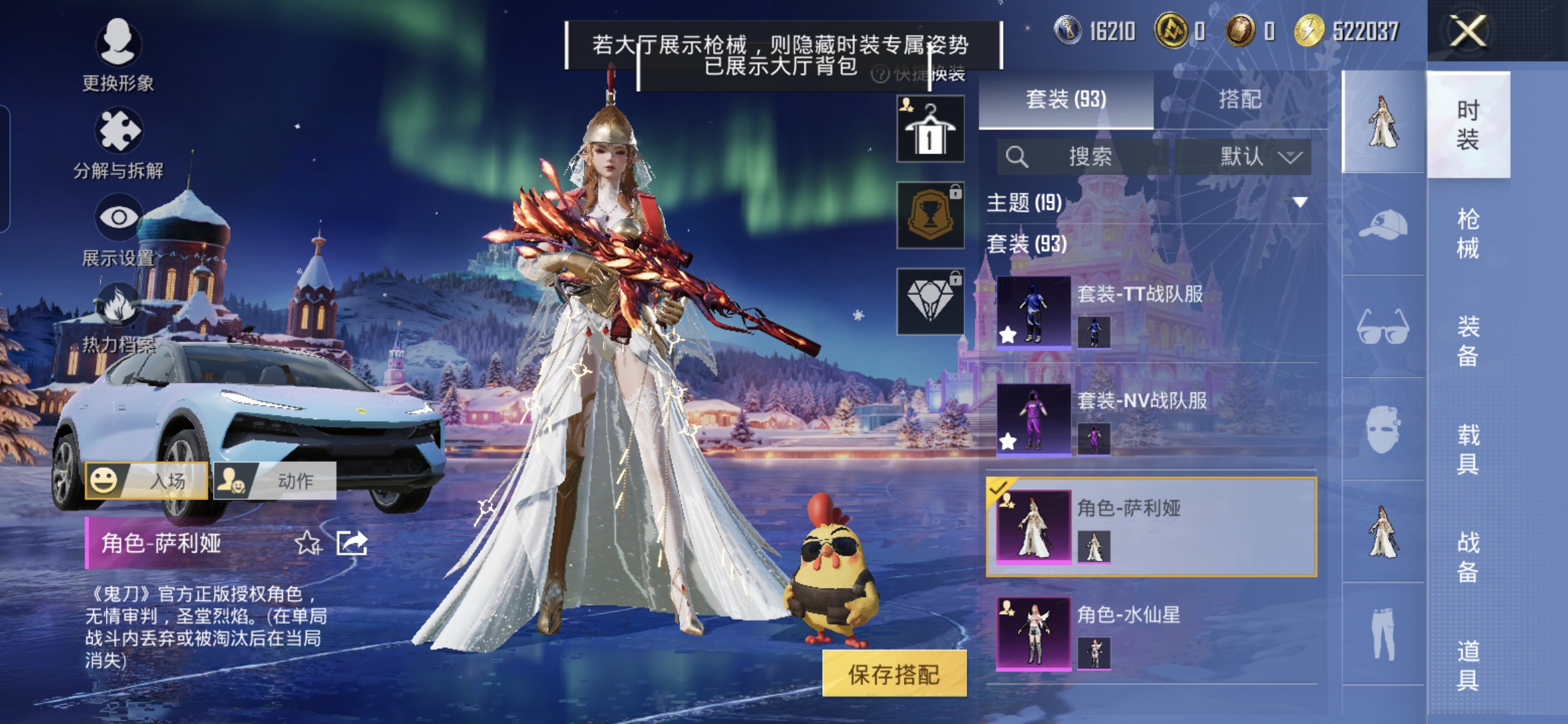Click the 搜索 search field
Screen dimensions: 1568x724
click(x=1082, y=157)
